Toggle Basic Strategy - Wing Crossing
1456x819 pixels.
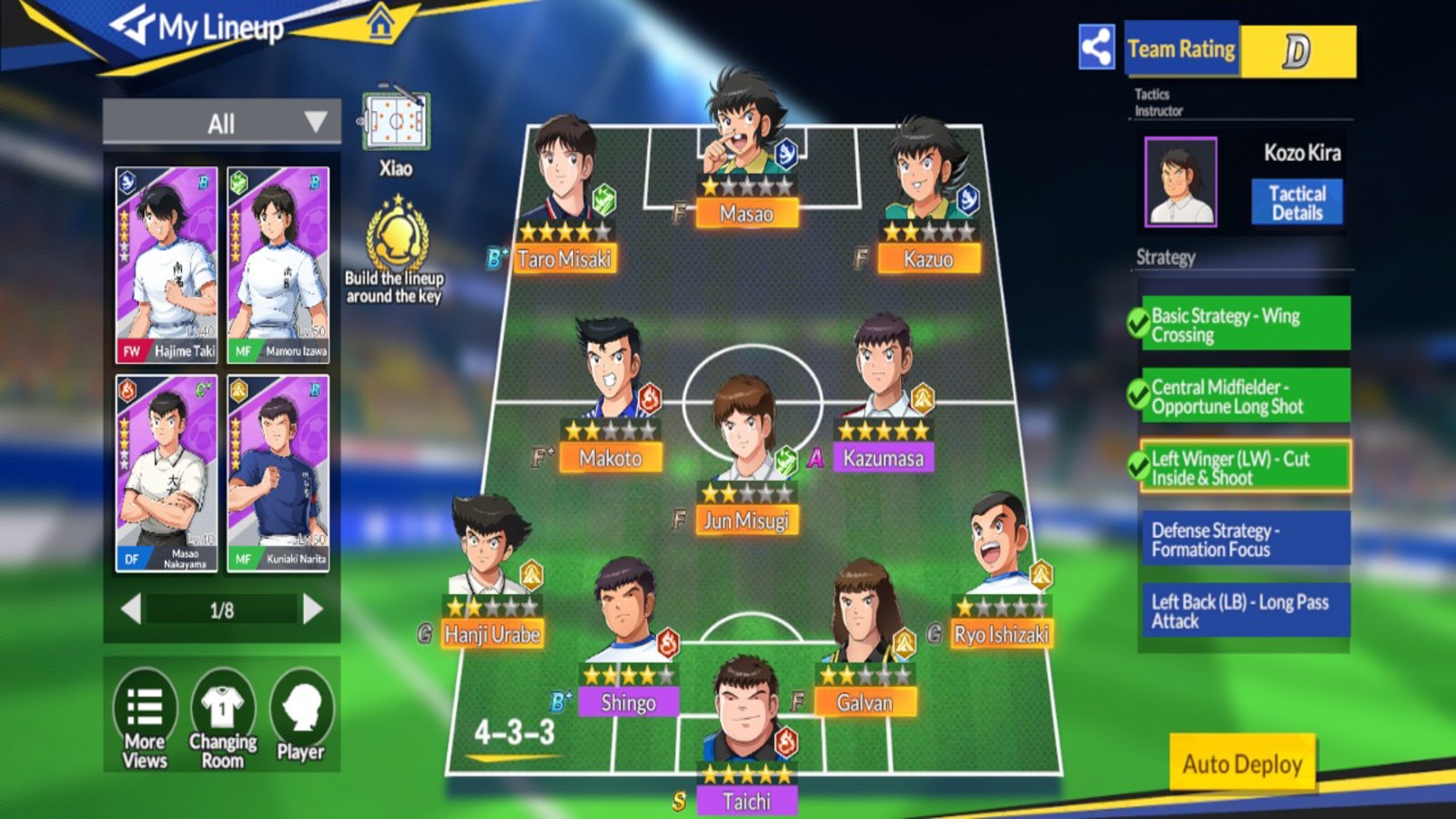point(1243,324)
